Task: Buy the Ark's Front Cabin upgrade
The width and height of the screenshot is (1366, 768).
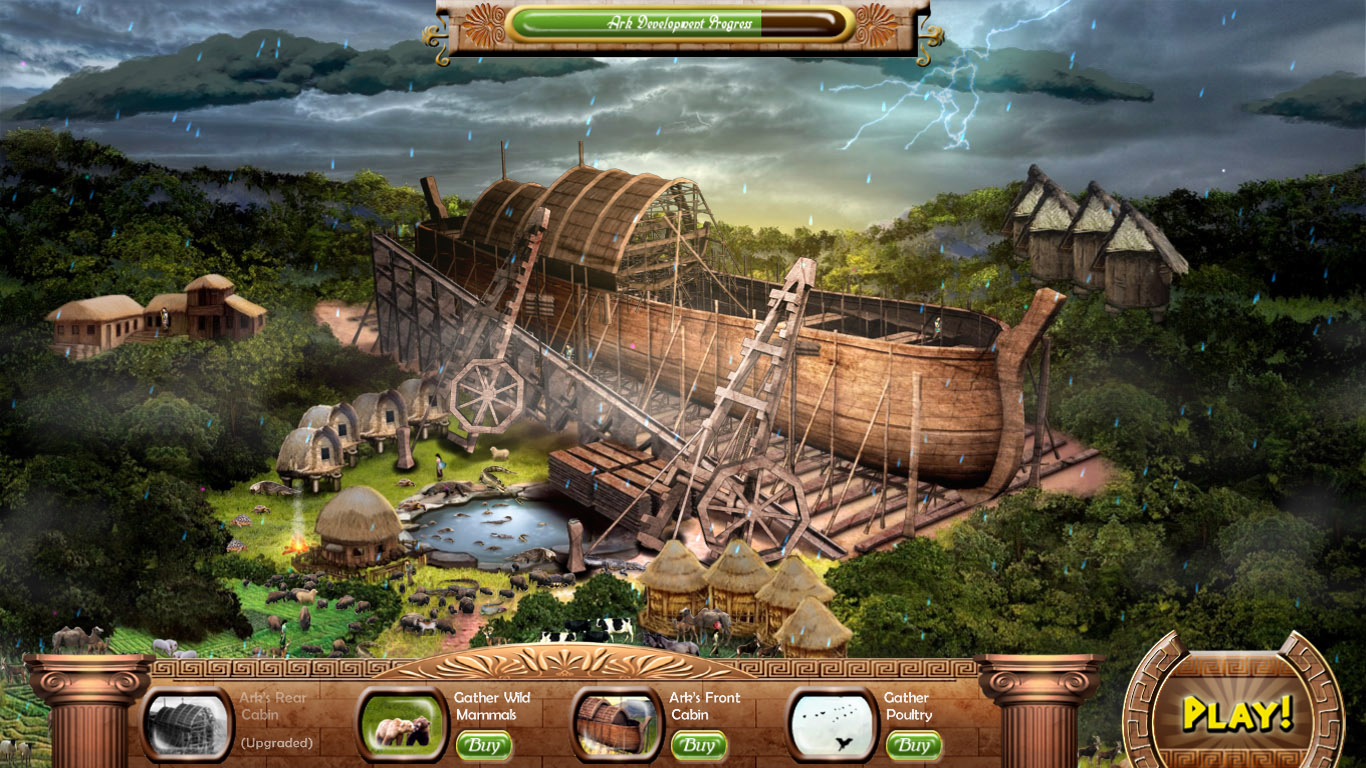Action: tap(699, 746)
